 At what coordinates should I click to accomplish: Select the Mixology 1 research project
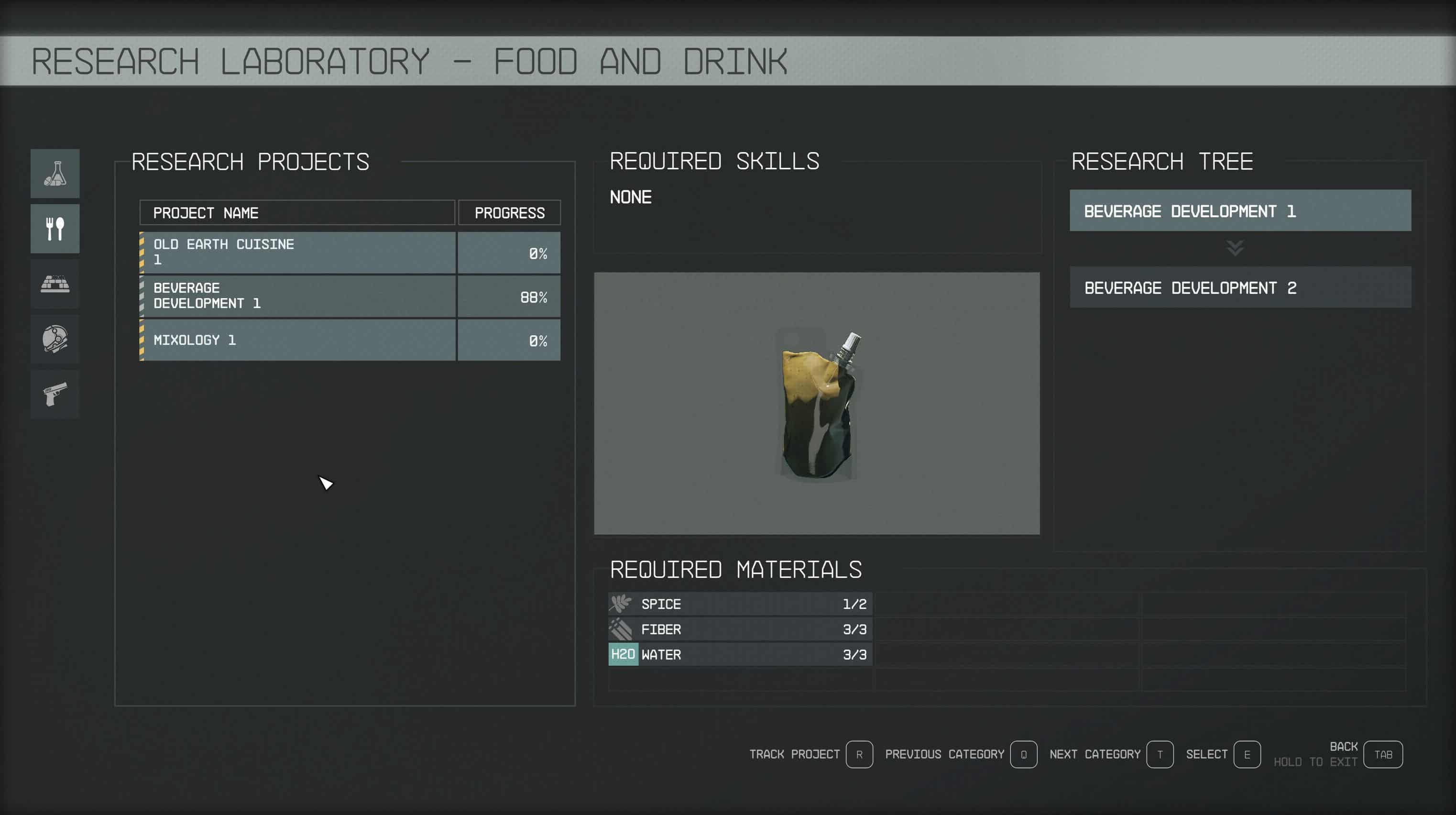(x=297, y=340)
